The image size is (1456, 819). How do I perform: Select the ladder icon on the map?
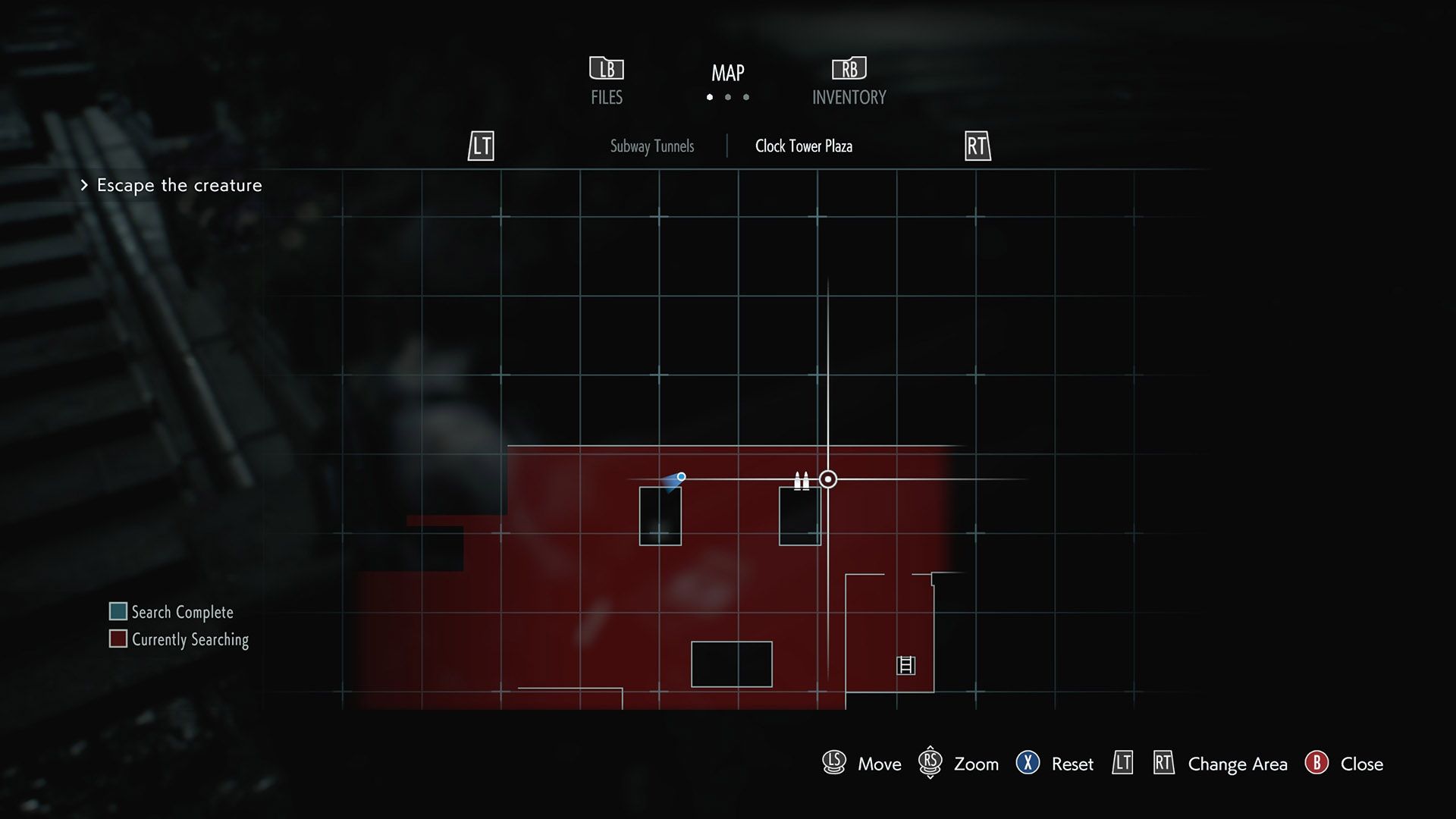click(x=905, y=666)
